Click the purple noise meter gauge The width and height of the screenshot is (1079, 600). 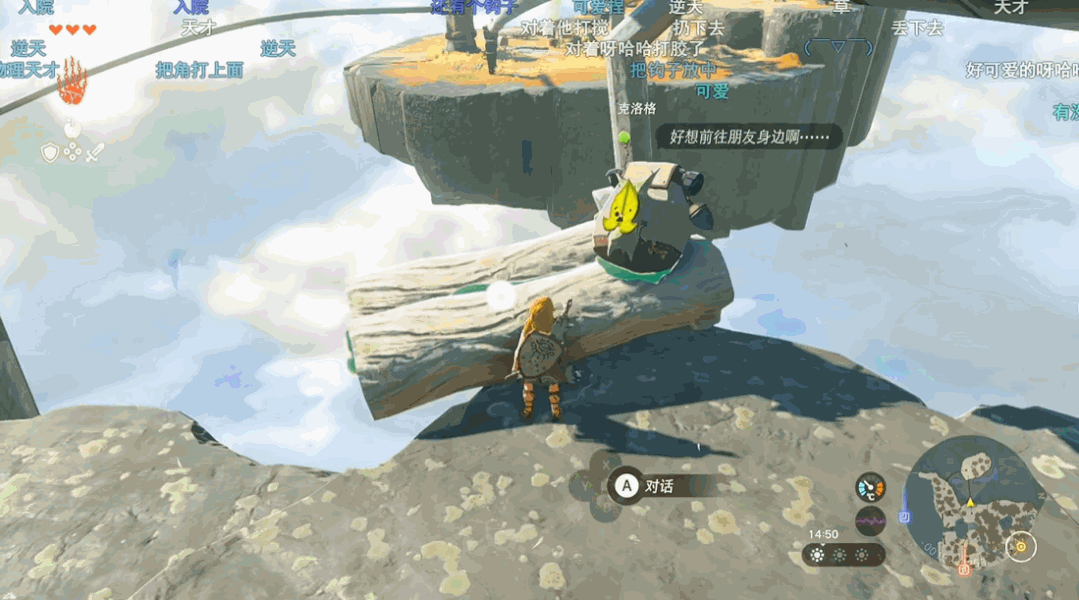tap(870, 521)
